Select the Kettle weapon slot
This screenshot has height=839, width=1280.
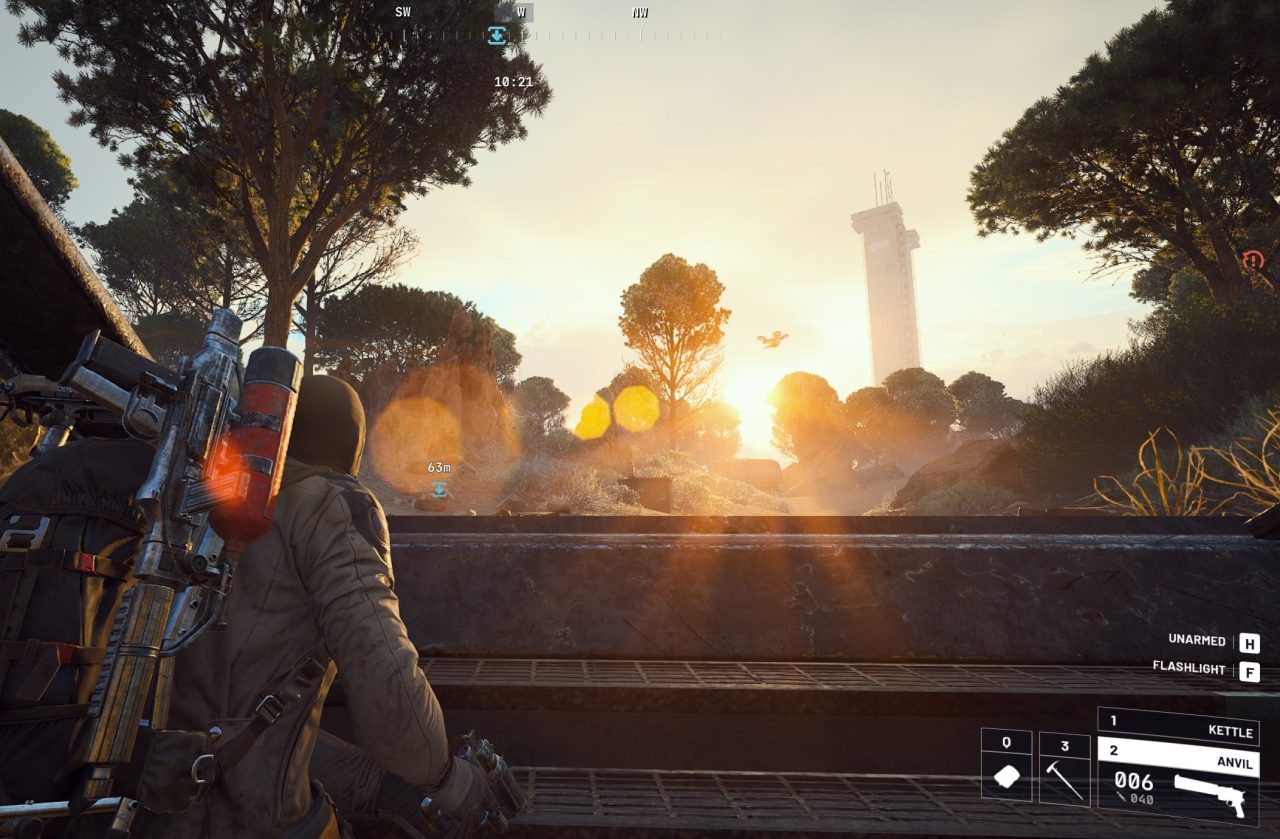(x=1178, y=726)
